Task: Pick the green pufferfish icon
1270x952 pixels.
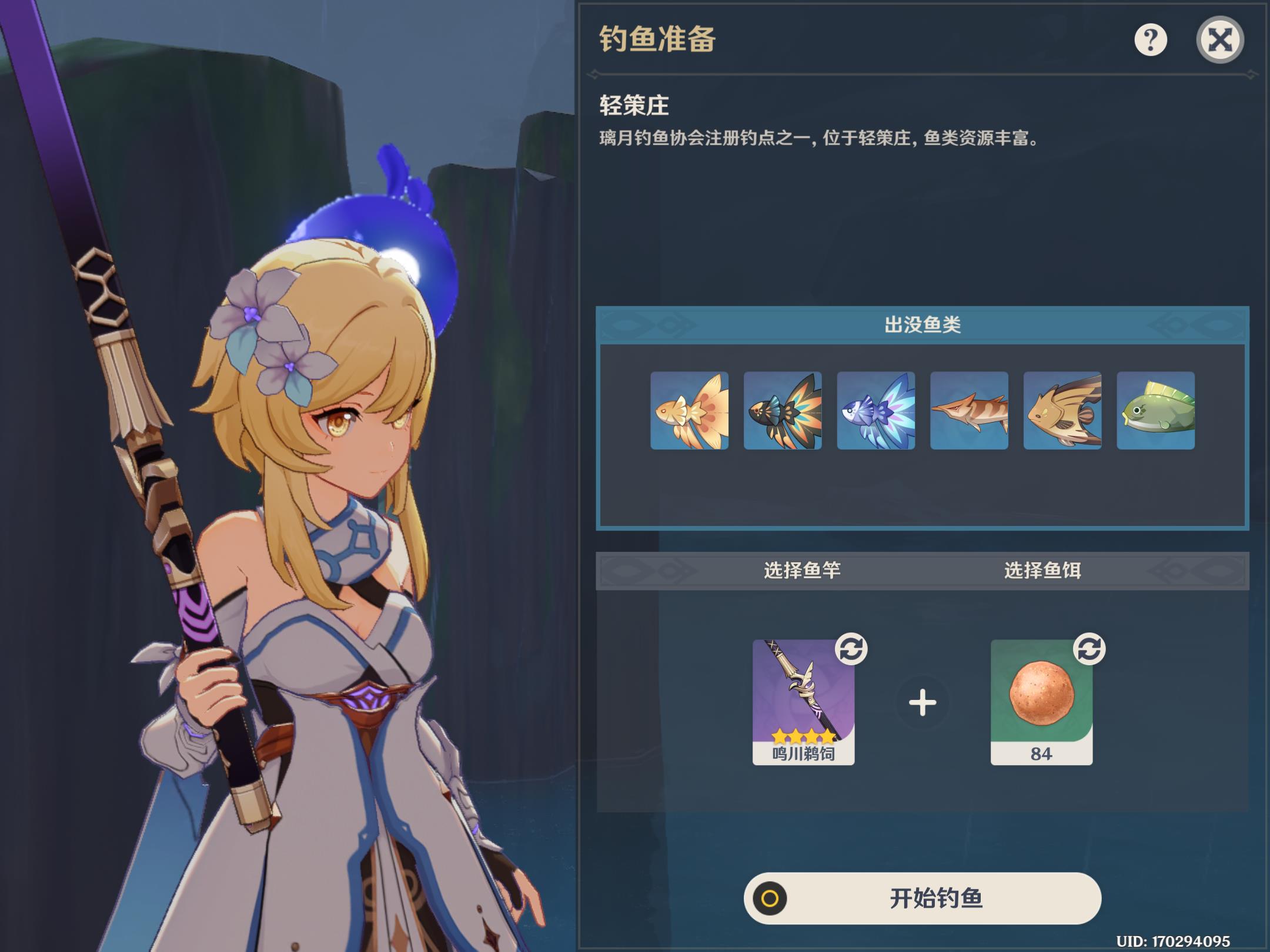Action: point(1155,411)
